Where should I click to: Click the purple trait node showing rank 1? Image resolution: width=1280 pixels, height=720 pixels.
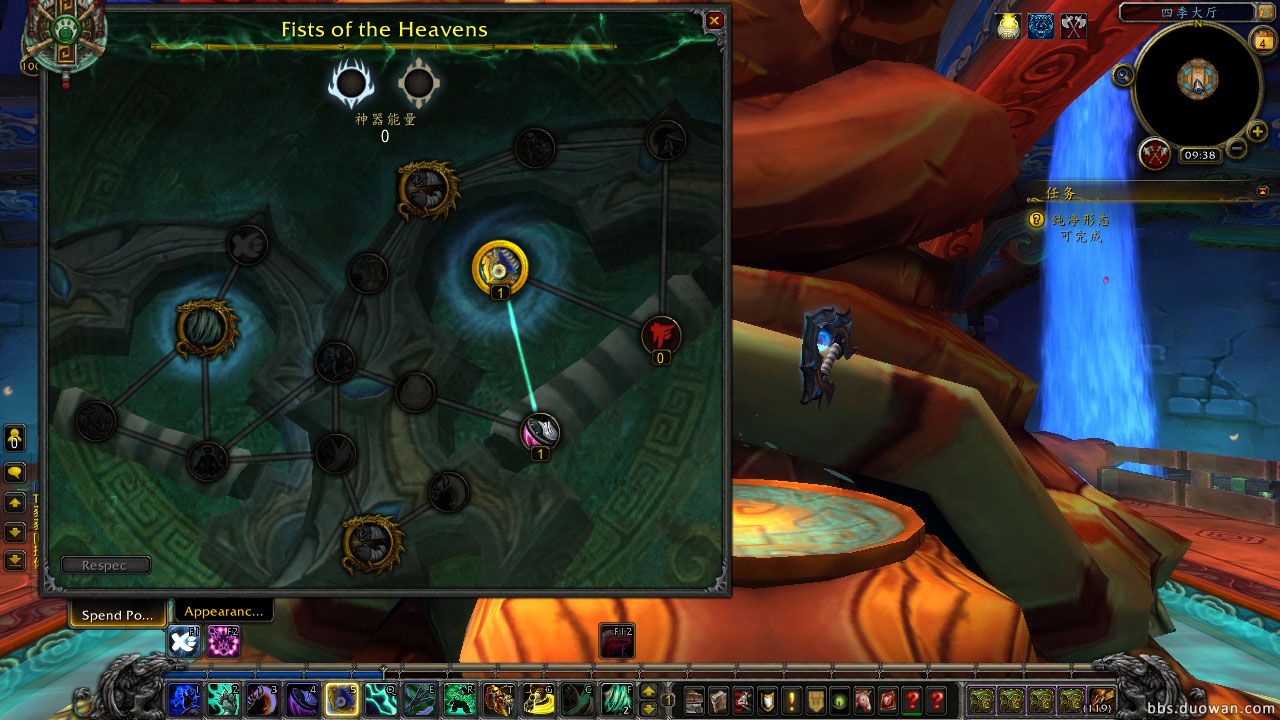(x=540, y=430)
